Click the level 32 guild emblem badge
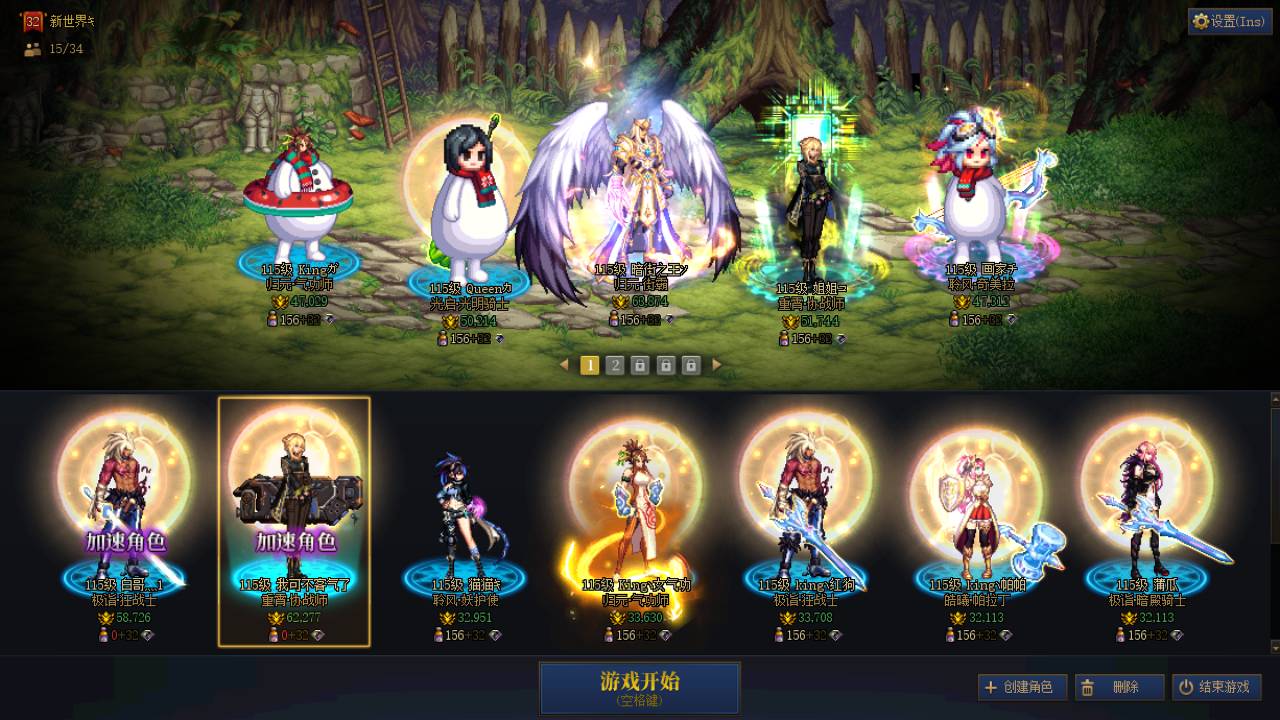 coord(31,19)
